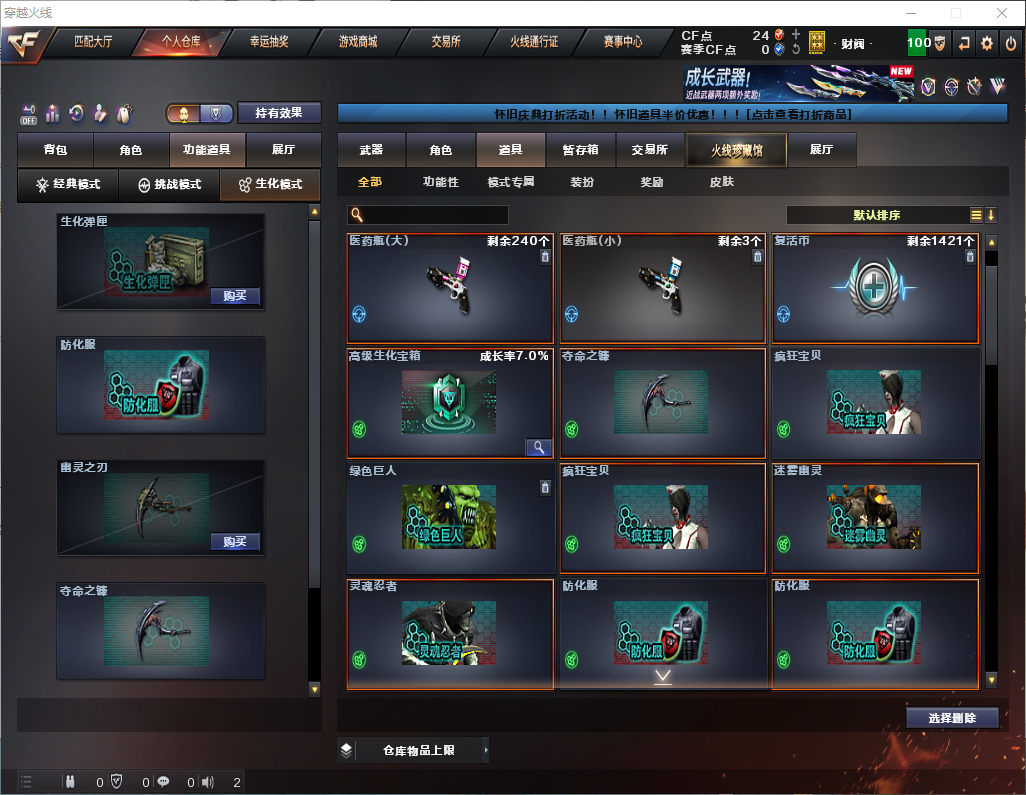Go to 幸运抽奖 lucky draw
Viewport: 1026px width, 795px height.
[x=269, y=42]
